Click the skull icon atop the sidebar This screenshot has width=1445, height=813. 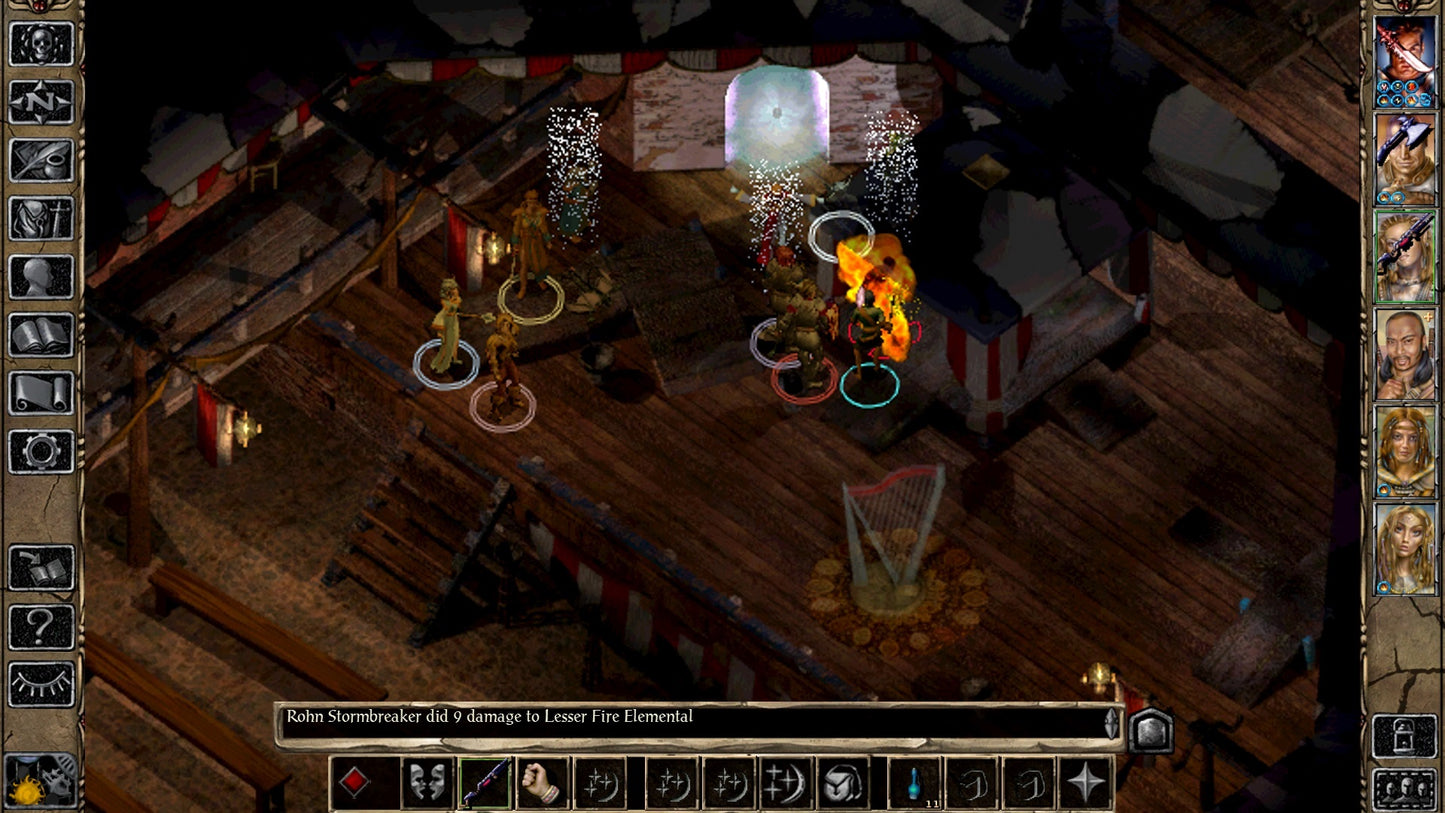[42, 45]
